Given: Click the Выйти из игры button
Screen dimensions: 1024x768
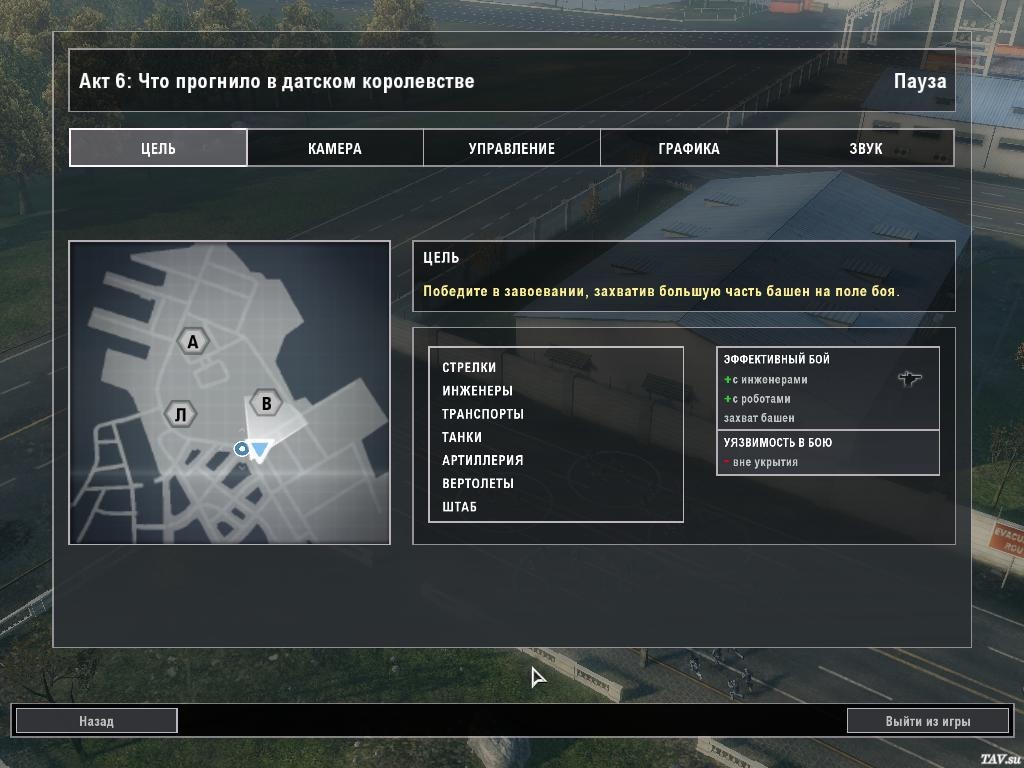Looking at the screenshot, I should (927, 721).
